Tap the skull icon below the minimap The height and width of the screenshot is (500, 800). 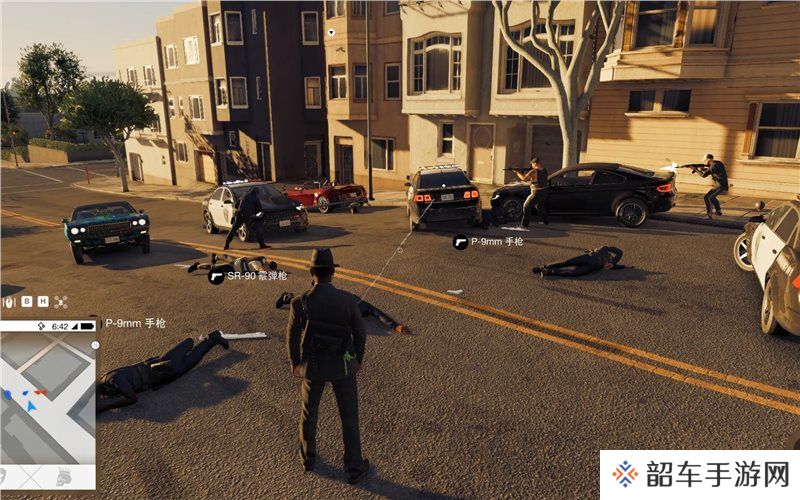coord(62,475)
